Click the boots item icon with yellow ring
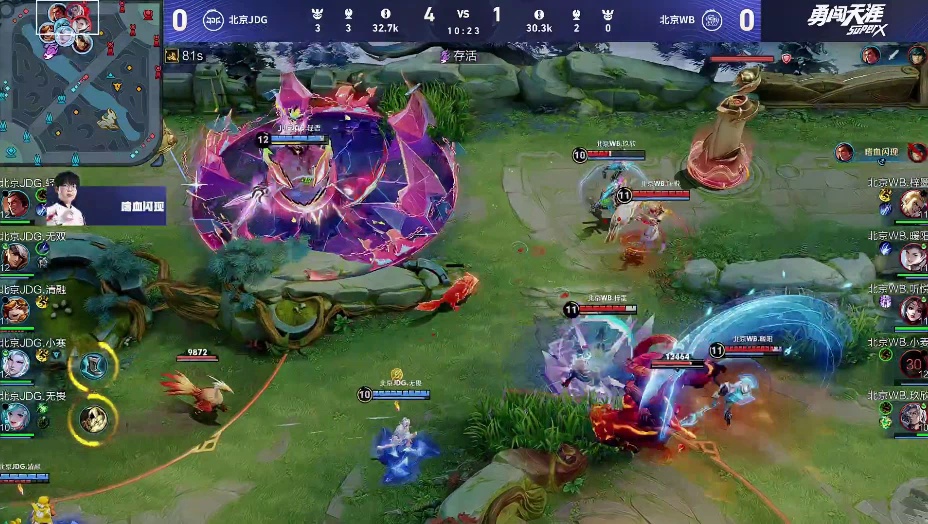 point(90,366)
